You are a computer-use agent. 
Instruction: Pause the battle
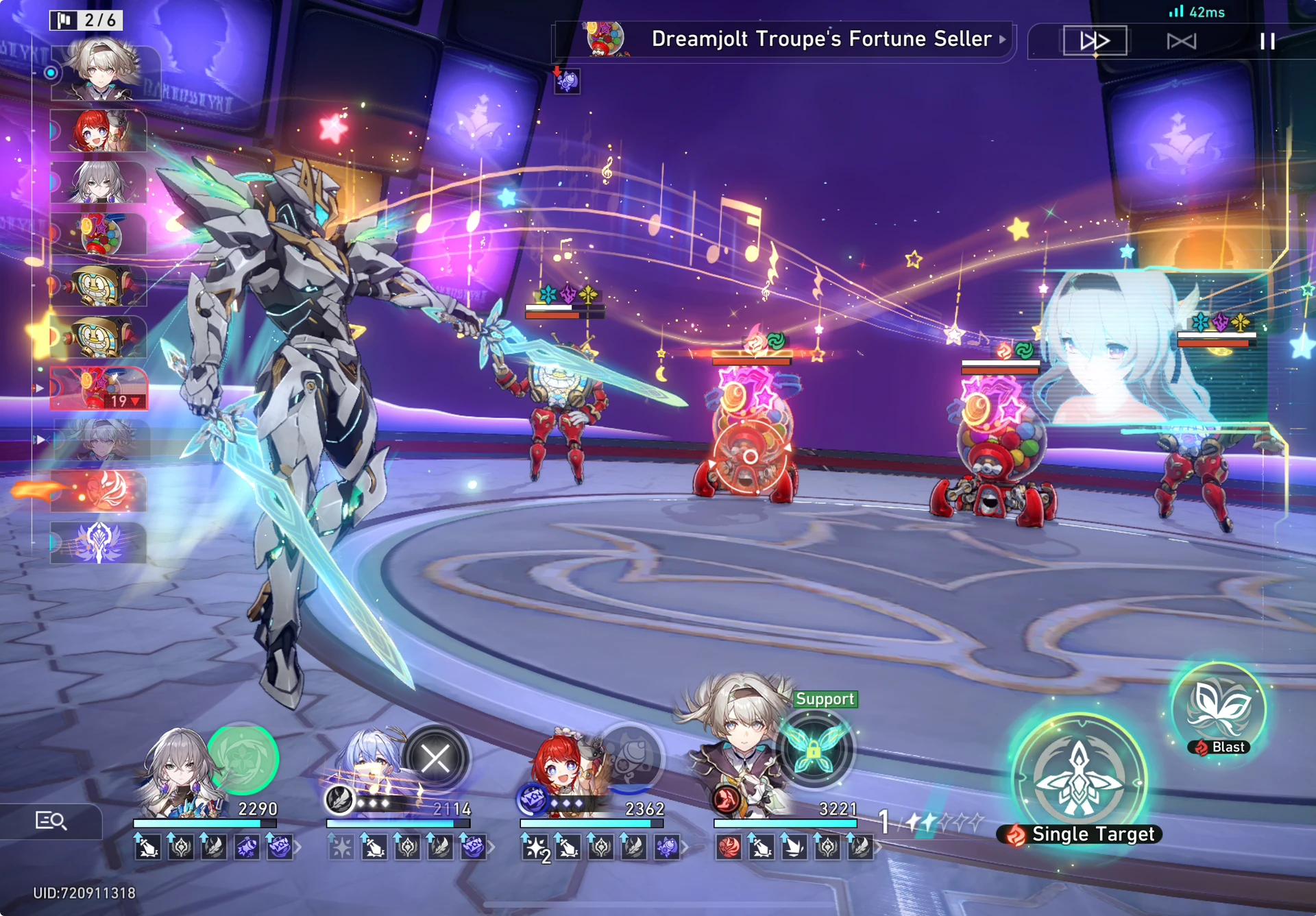[1267, 41]
